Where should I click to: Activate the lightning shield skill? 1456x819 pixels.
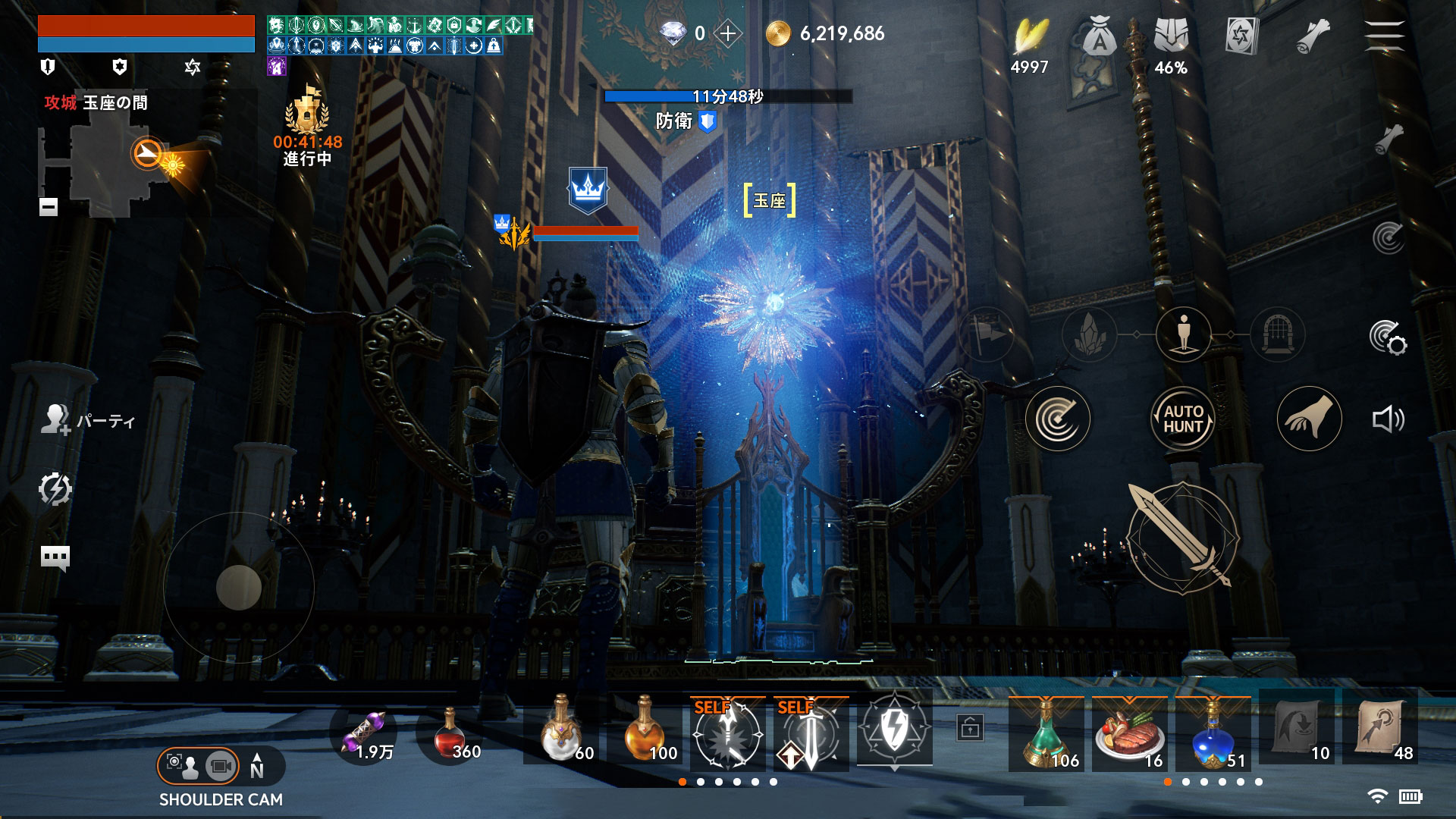click(x=894, y=731)
